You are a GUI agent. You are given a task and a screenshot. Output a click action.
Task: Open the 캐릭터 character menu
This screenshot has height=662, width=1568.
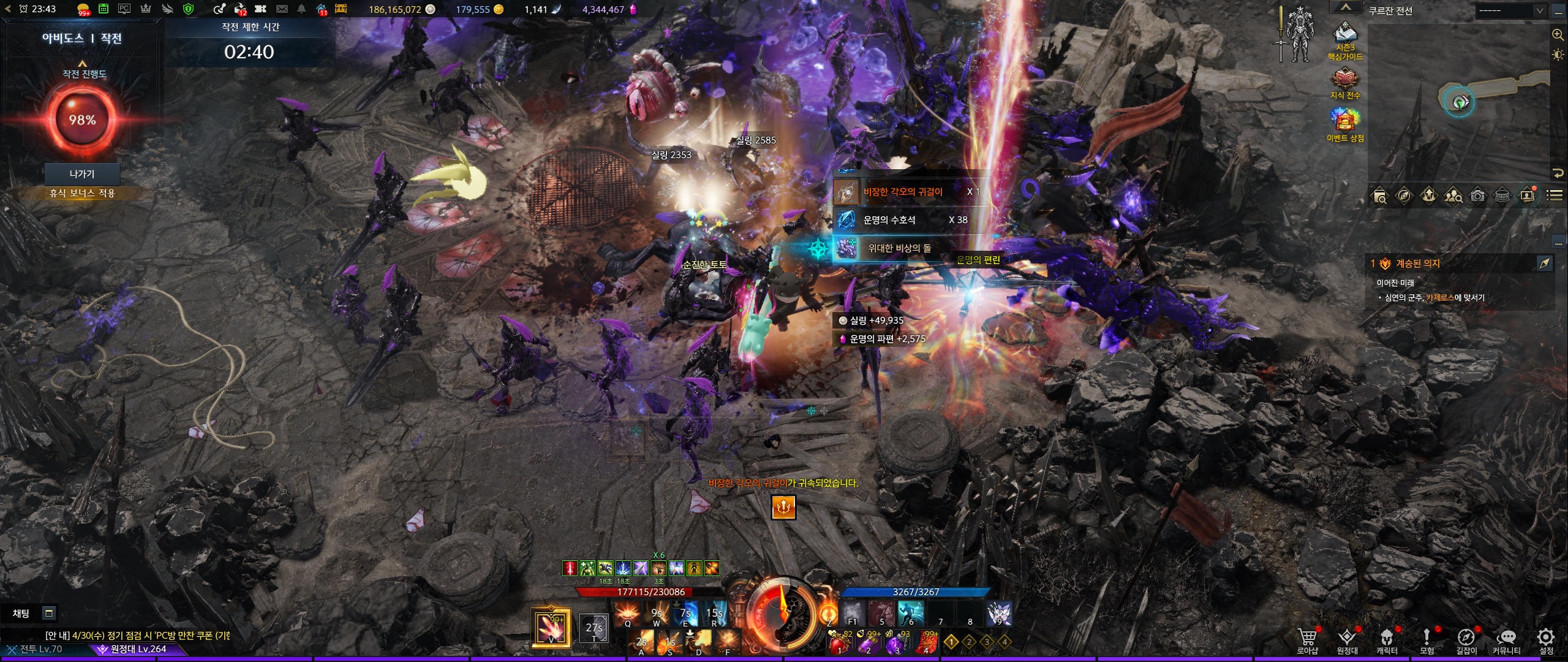(x=1387, y=641)
